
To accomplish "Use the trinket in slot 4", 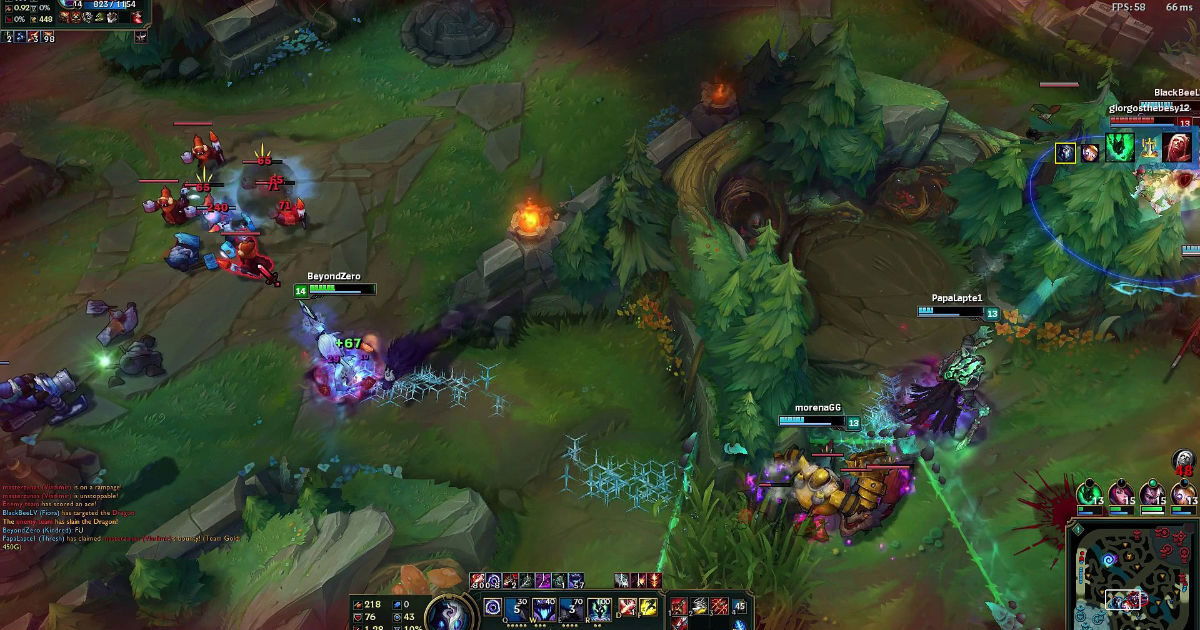I will point(740,606).
